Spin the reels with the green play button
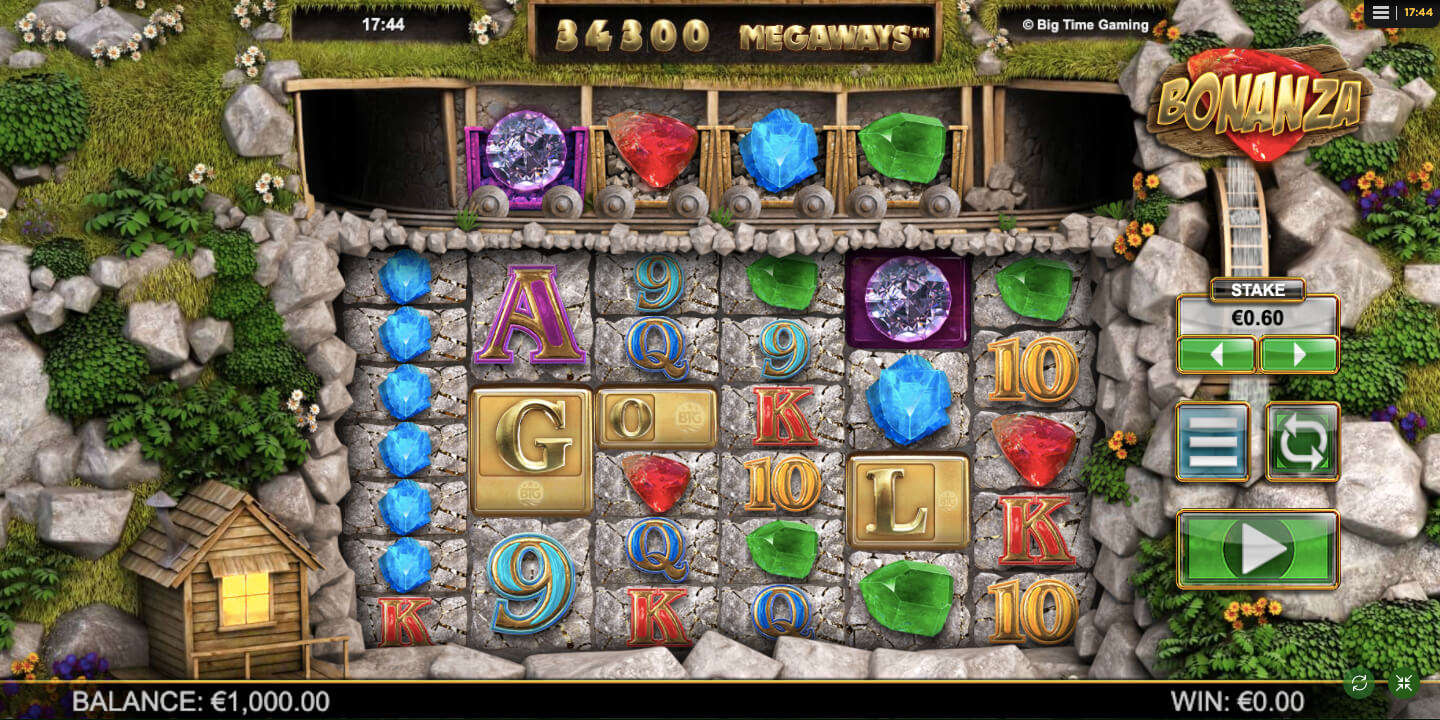The width and height of the screenshot is (1440, 720). pos(1257,548)
